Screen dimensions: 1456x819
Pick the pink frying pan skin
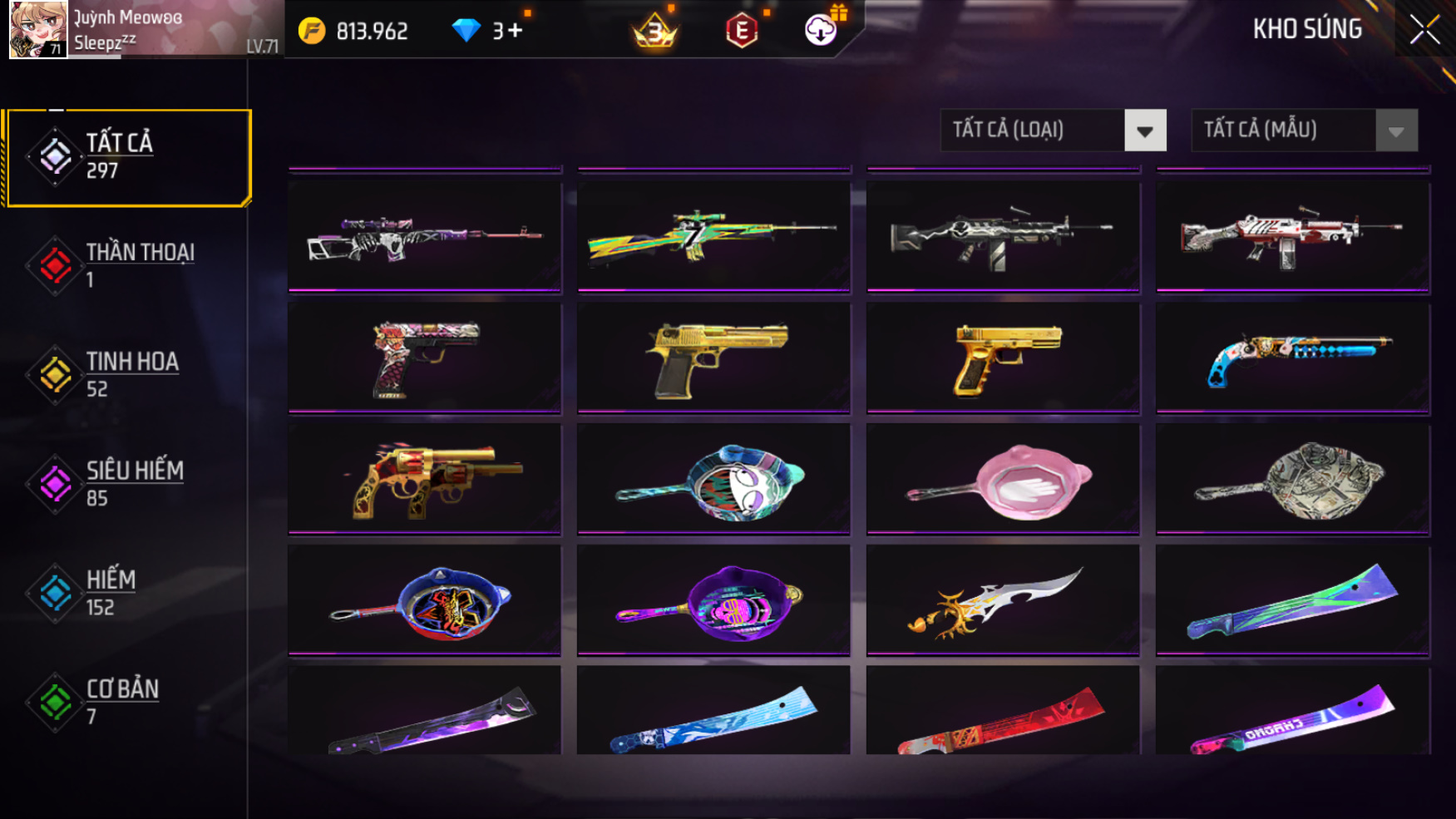1003,480
